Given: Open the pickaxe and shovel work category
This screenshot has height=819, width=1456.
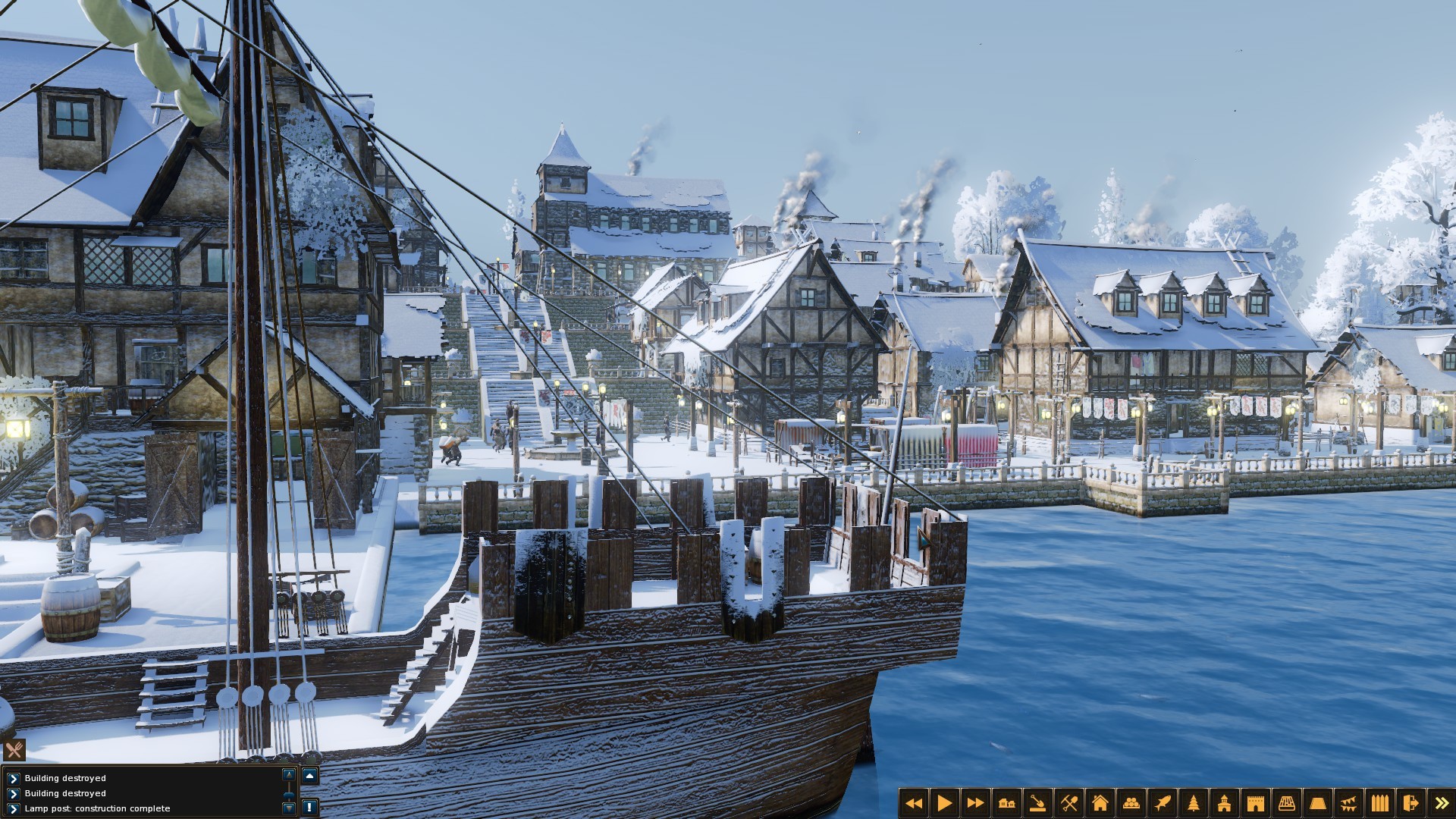Looking at the screenshot, I should click(x=1069, y=803).
